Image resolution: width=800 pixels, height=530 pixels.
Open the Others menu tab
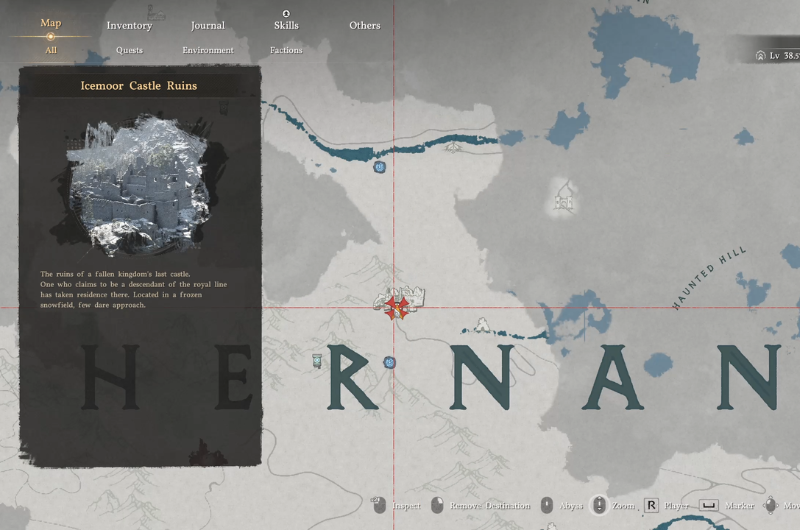click(x=364, y=25)
